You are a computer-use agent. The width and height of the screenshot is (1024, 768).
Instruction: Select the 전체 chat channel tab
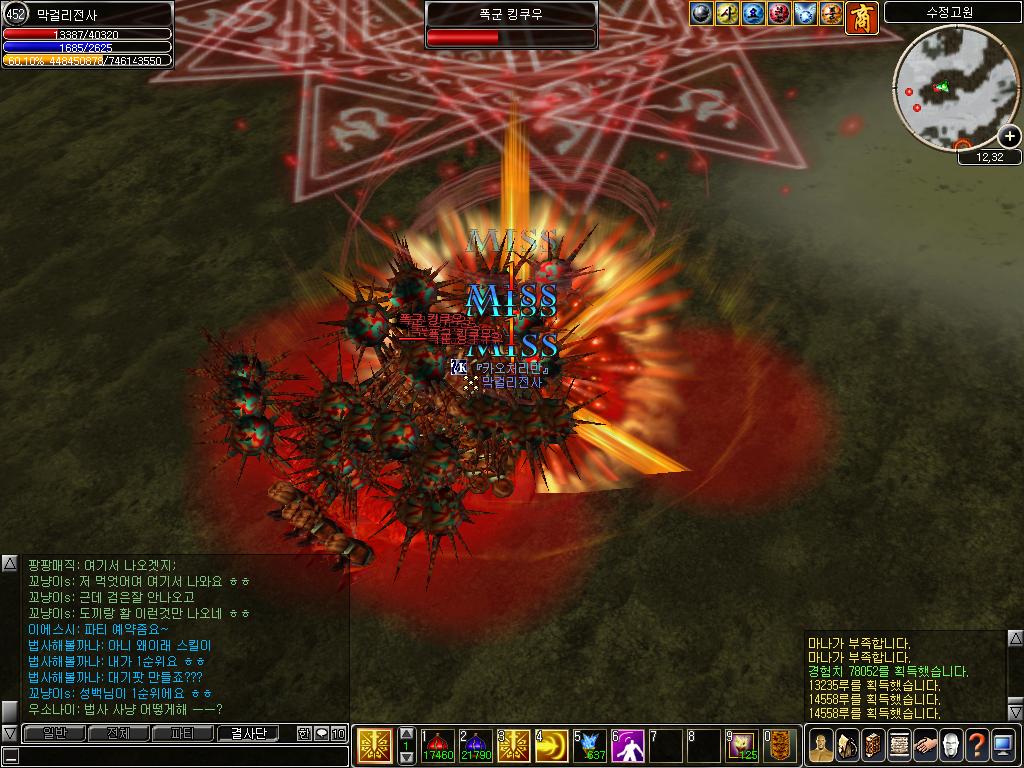118,733
